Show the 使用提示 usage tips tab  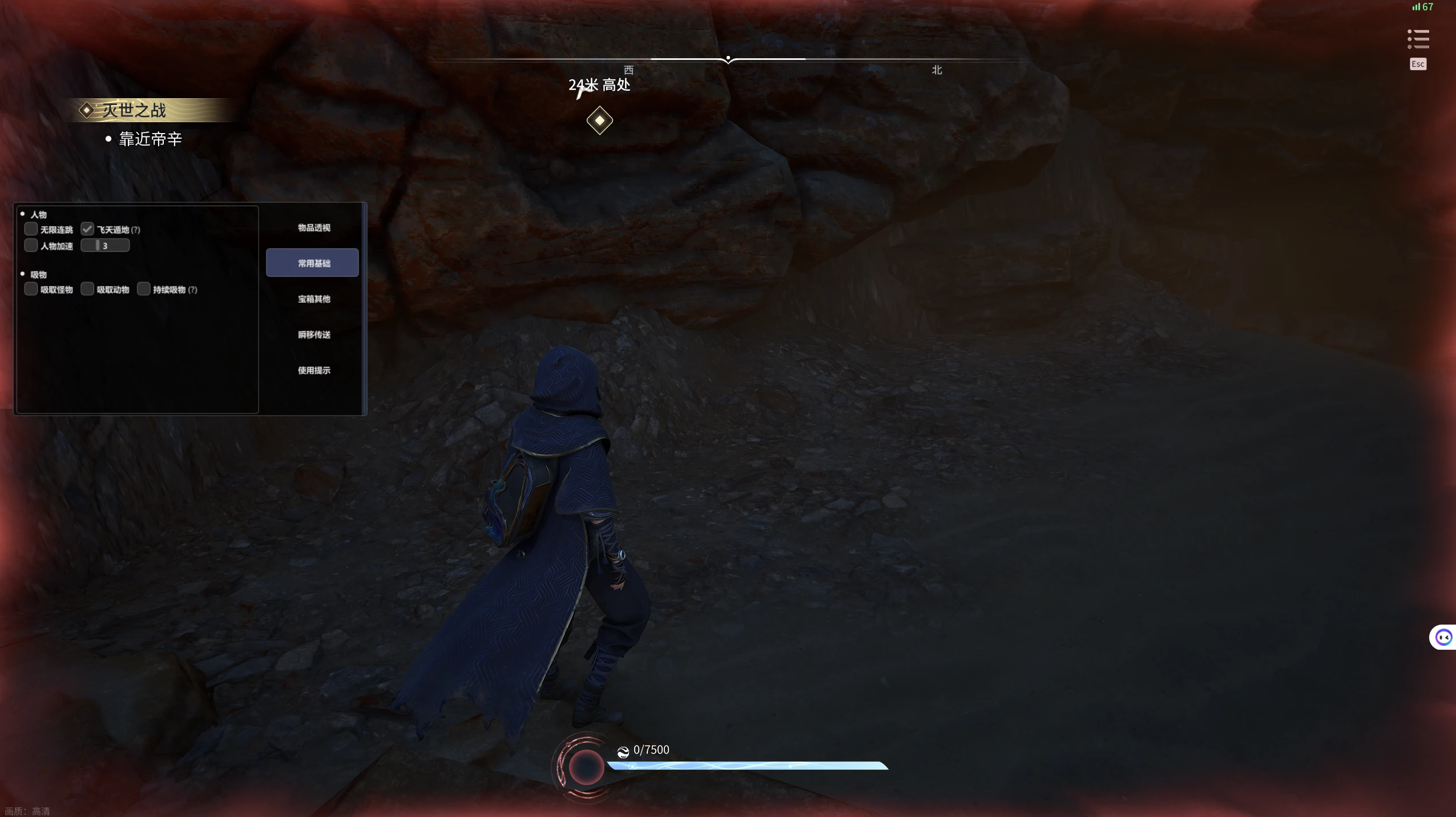point(313,371)
